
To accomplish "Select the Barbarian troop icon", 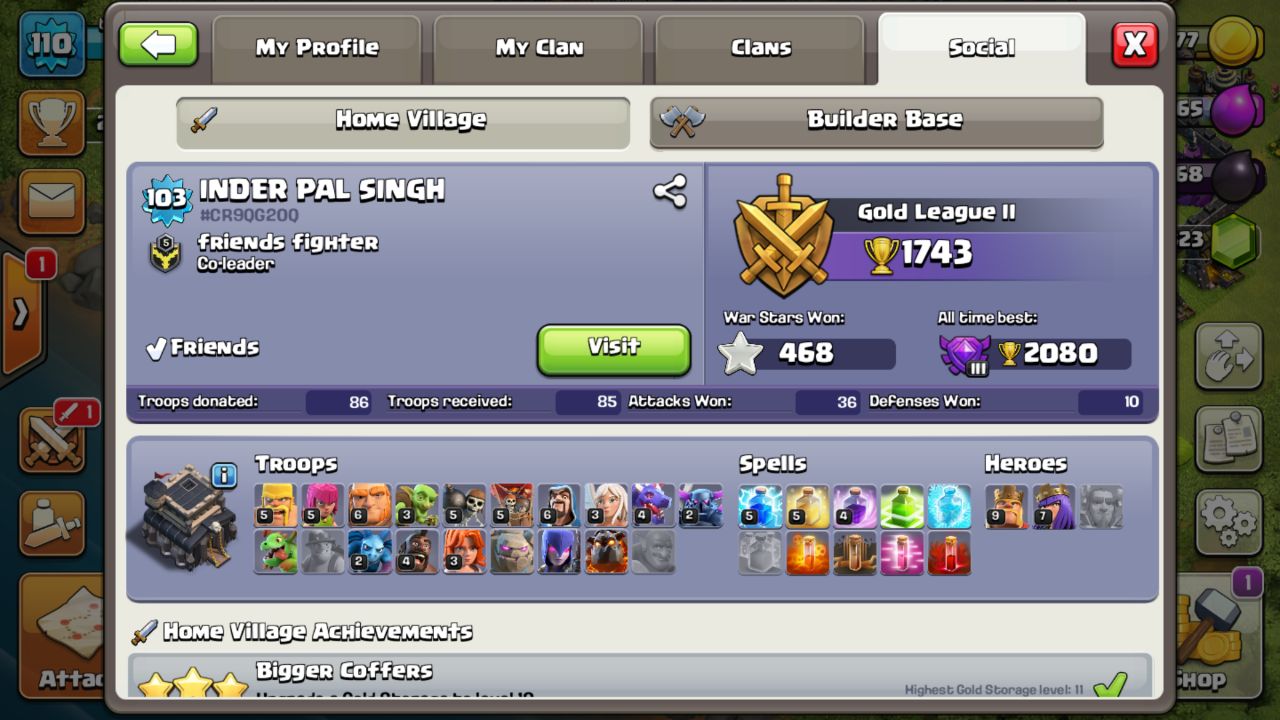I will click(x=276, y=505).
